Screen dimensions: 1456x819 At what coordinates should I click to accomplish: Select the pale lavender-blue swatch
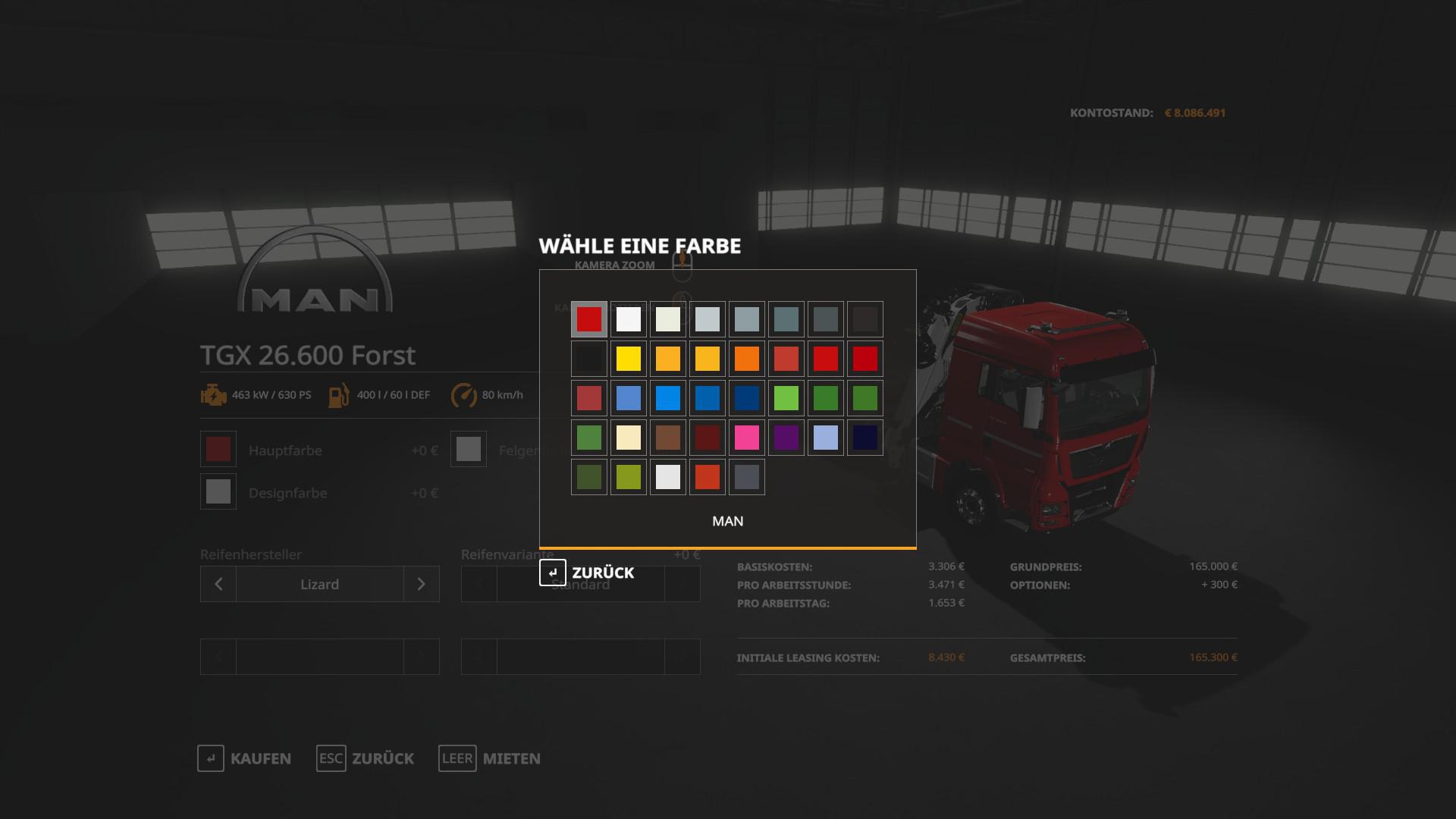pos(826,438)
